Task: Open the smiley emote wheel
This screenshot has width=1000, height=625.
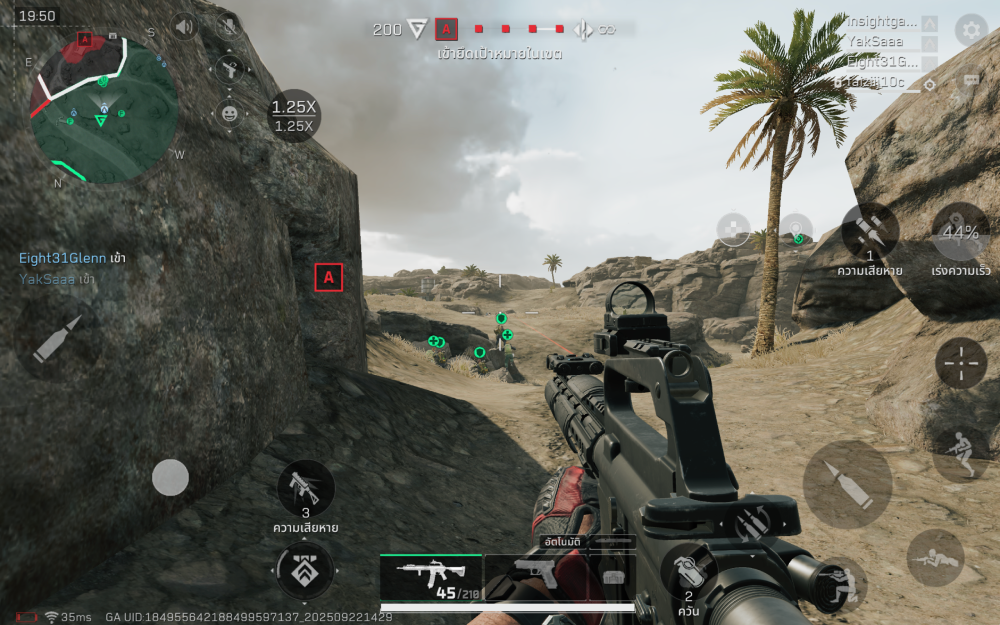Action: (x=230, y=113)
